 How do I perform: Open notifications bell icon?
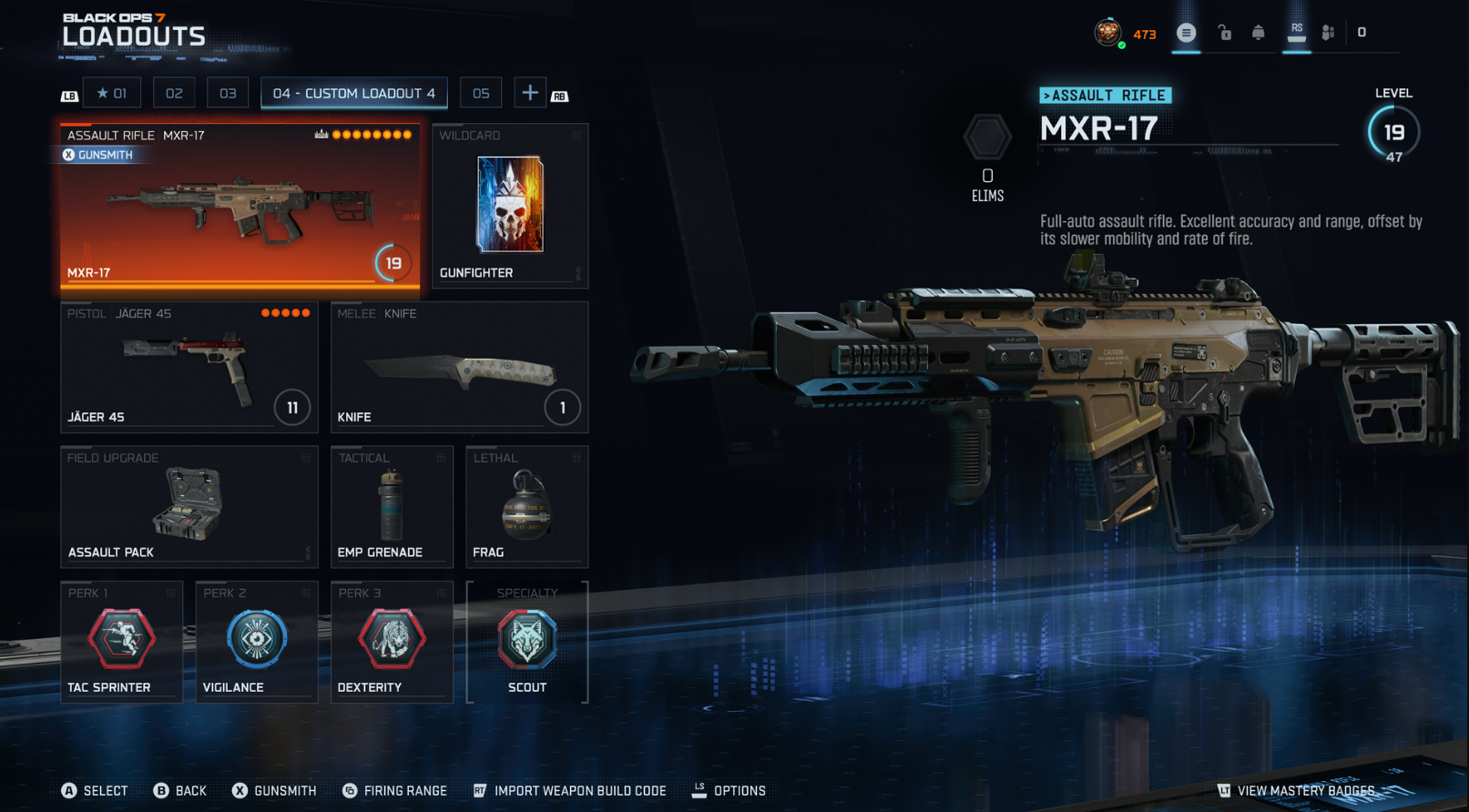[x=1258, y=33]
